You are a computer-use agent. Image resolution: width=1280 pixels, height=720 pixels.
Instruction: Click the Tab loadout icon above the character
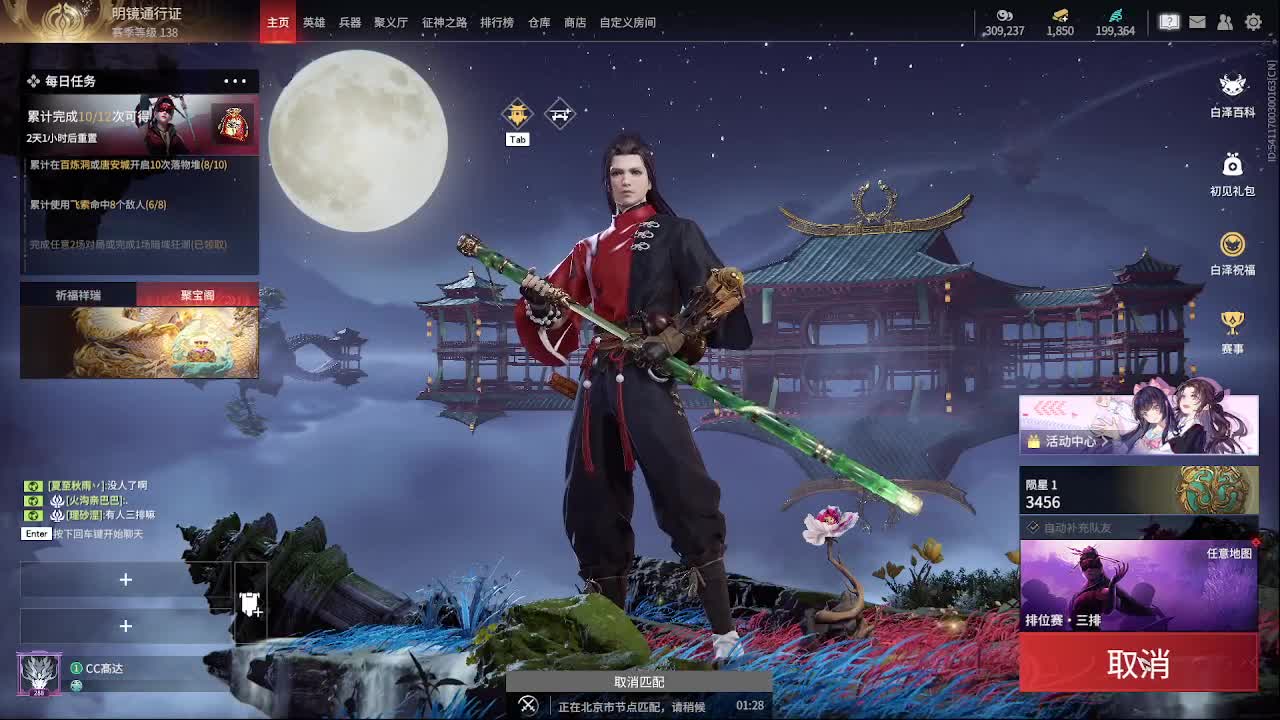517,114
